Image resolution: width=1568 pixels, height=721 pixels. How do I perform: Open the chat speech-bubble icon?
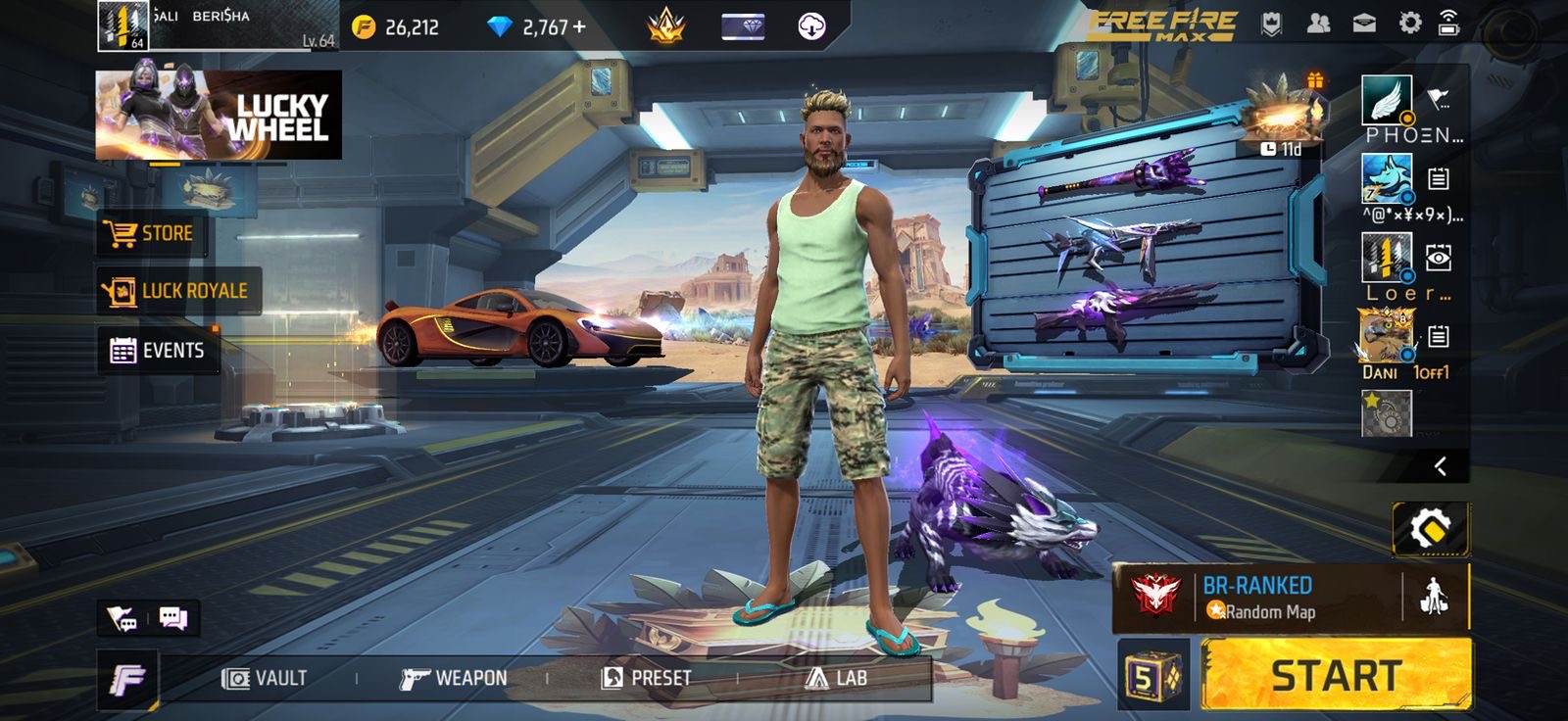tap(173, 618)
